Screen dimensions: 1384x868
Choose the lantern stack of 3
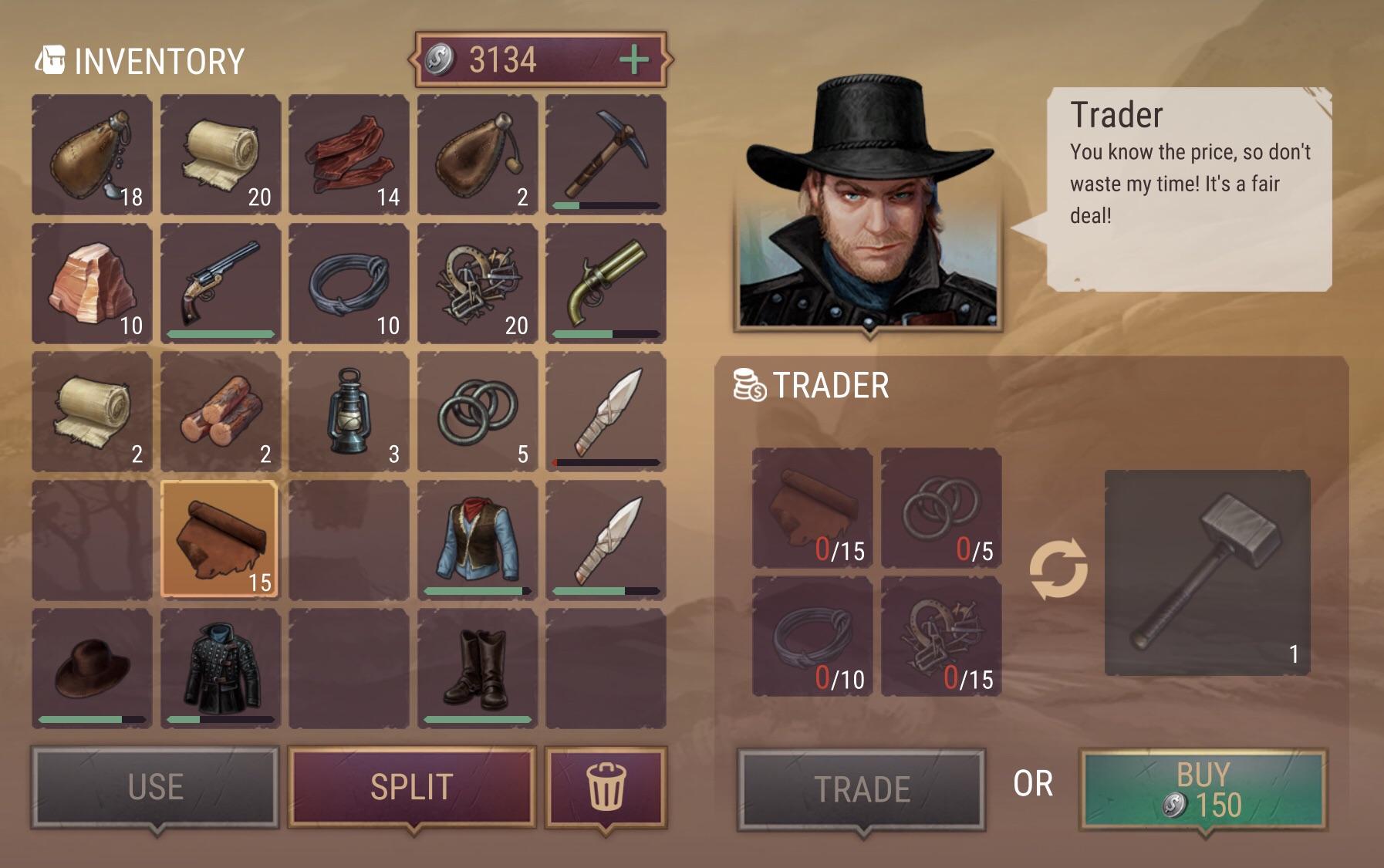click(349, 411)
